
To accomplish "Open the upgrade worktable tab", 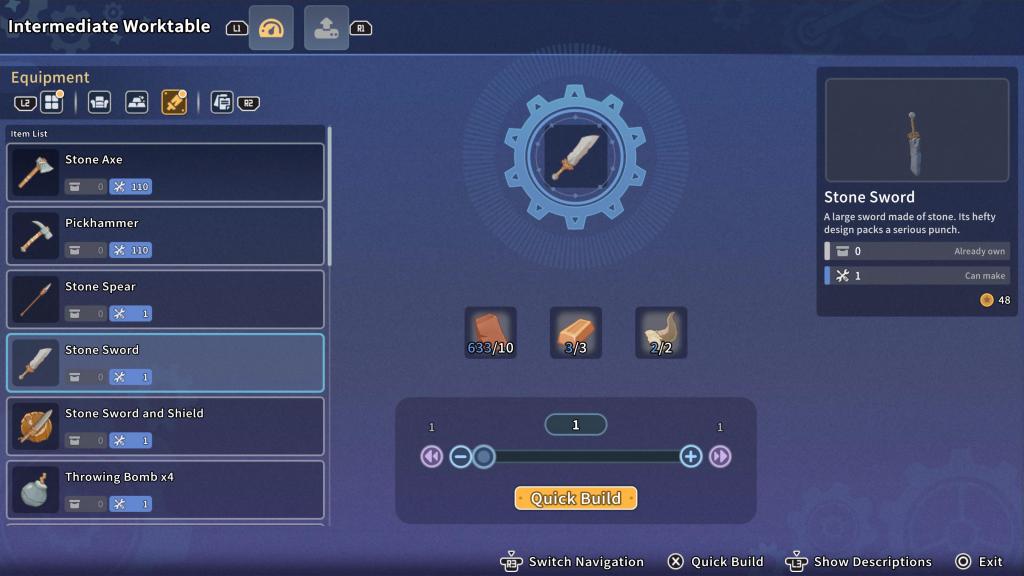I will coord(326,28).
